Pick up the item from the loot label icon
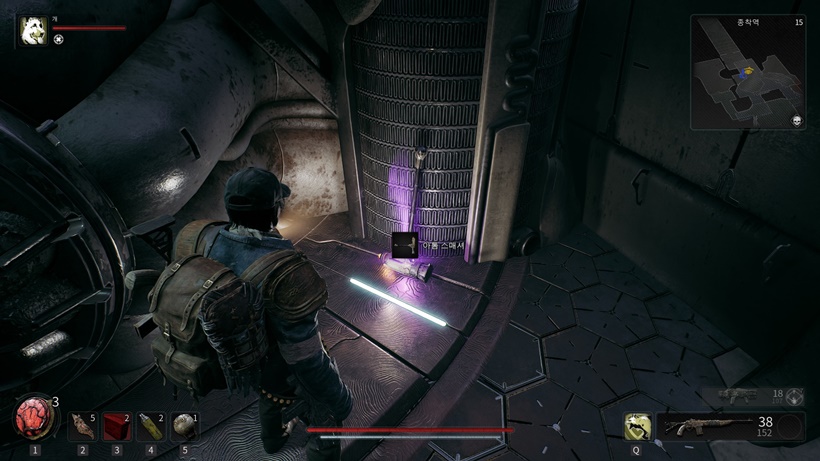 click(x=405, y=244)
